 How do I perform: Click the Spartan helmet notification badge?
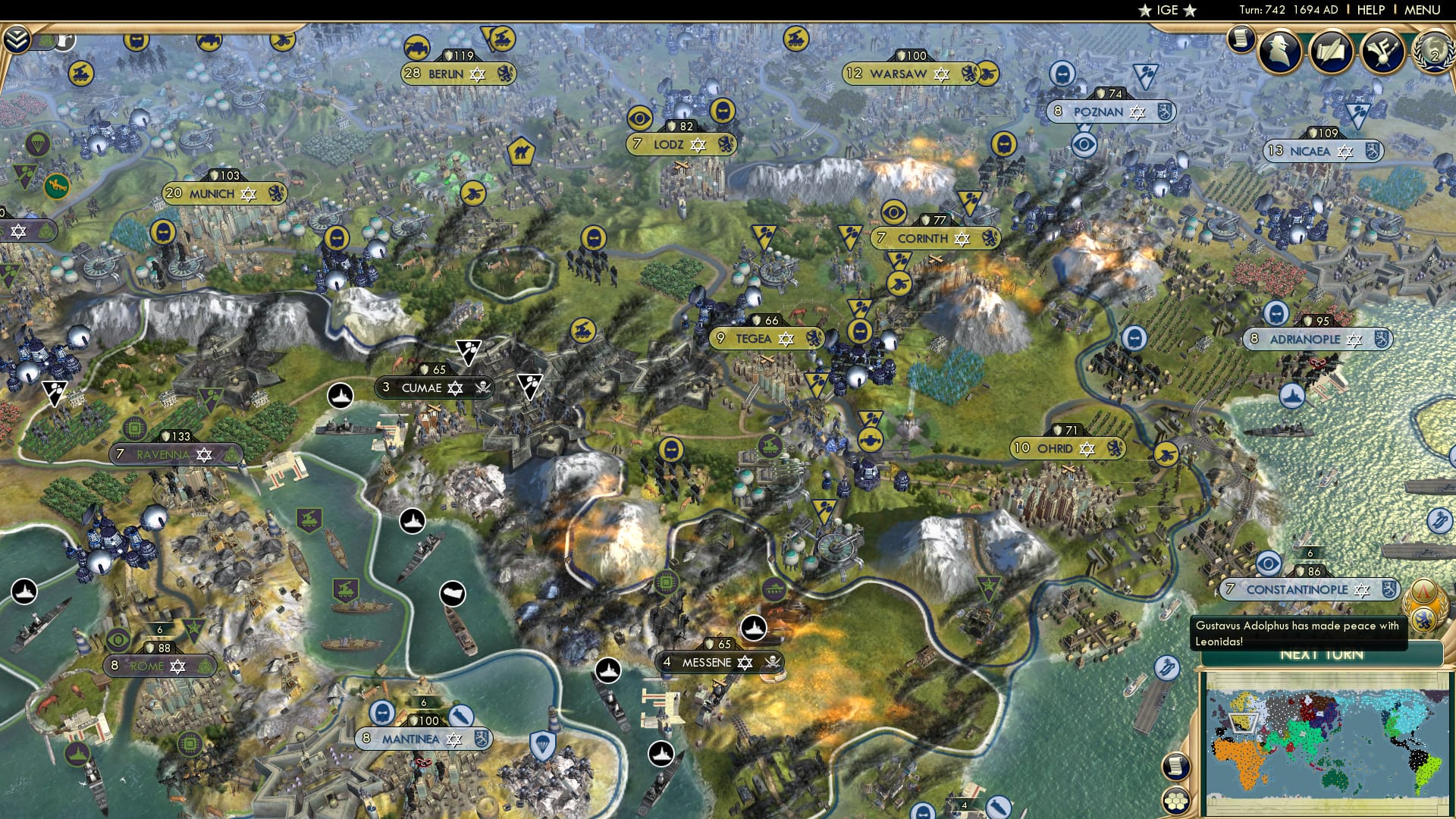click(1424, 590)
